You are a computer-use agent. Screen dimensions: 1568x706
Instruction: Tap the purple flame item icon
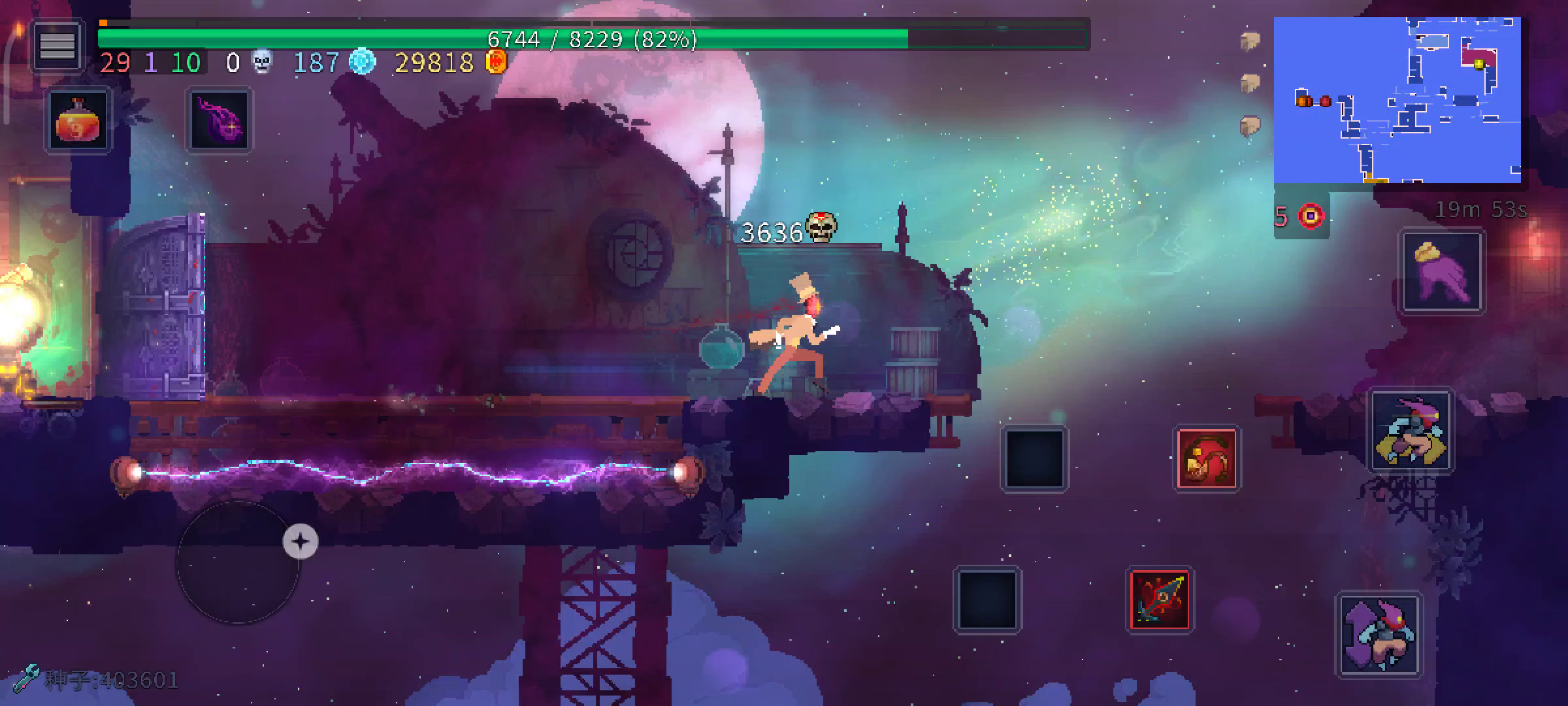click(x=219, y=121)
